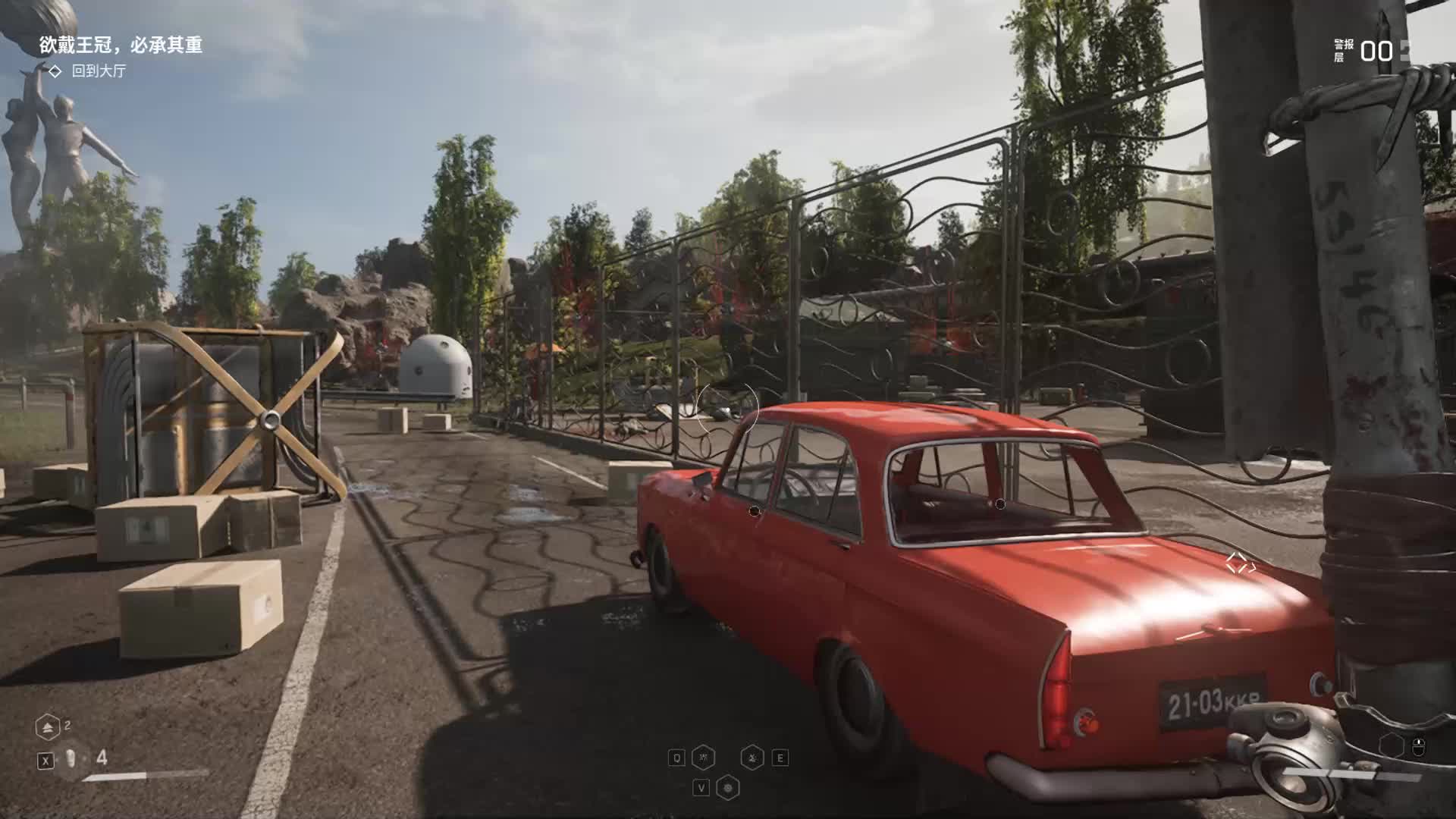1456x819 pixels.
Task: Use the healing capsule item
Action: pyautogui.click(x=71, y=758)
